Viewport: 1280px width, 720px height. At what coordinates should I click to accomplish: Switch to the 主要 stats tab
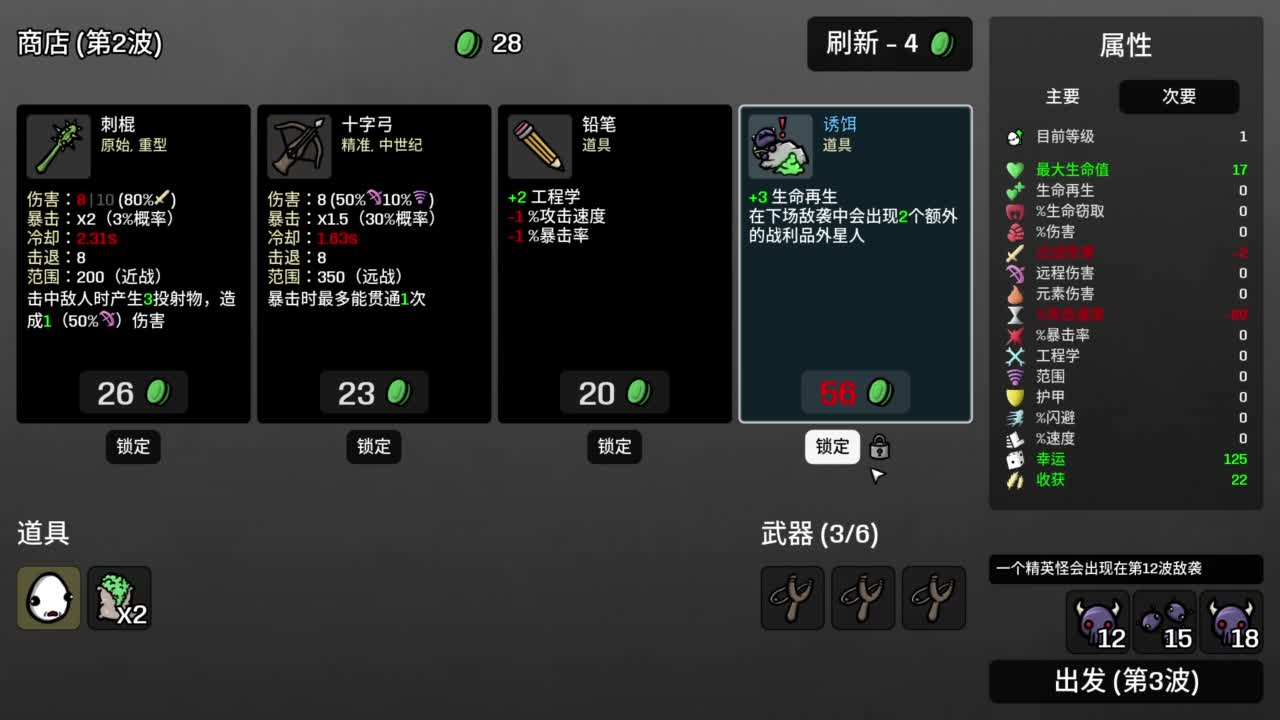[1063, 97]
